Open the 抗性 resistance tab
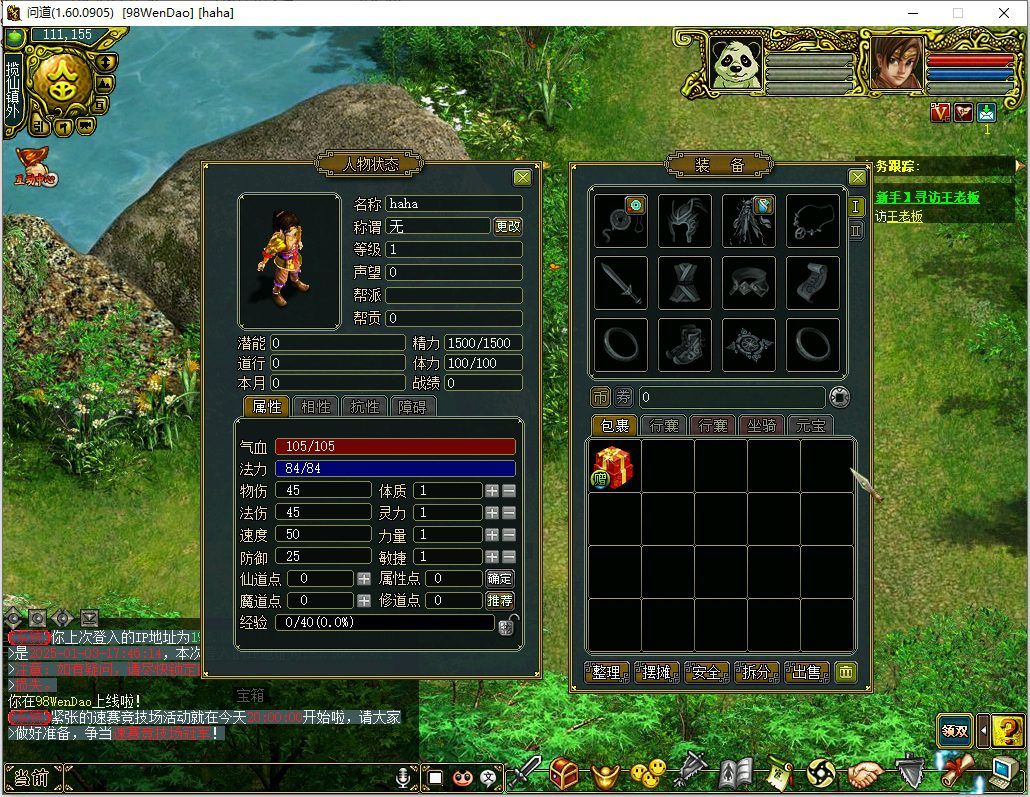The height and width of the screenshot is (797, 1030). [x=363, y=407]
